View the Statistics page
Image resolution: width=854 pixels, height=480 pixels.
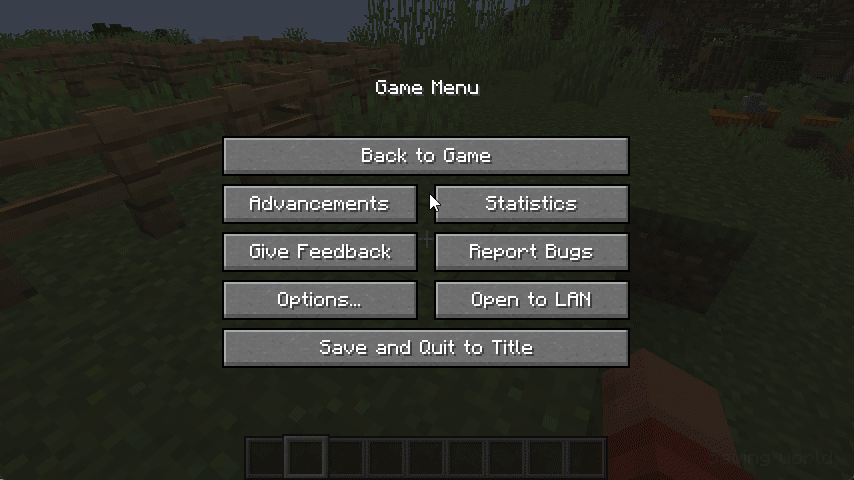(x=532, y=204)
